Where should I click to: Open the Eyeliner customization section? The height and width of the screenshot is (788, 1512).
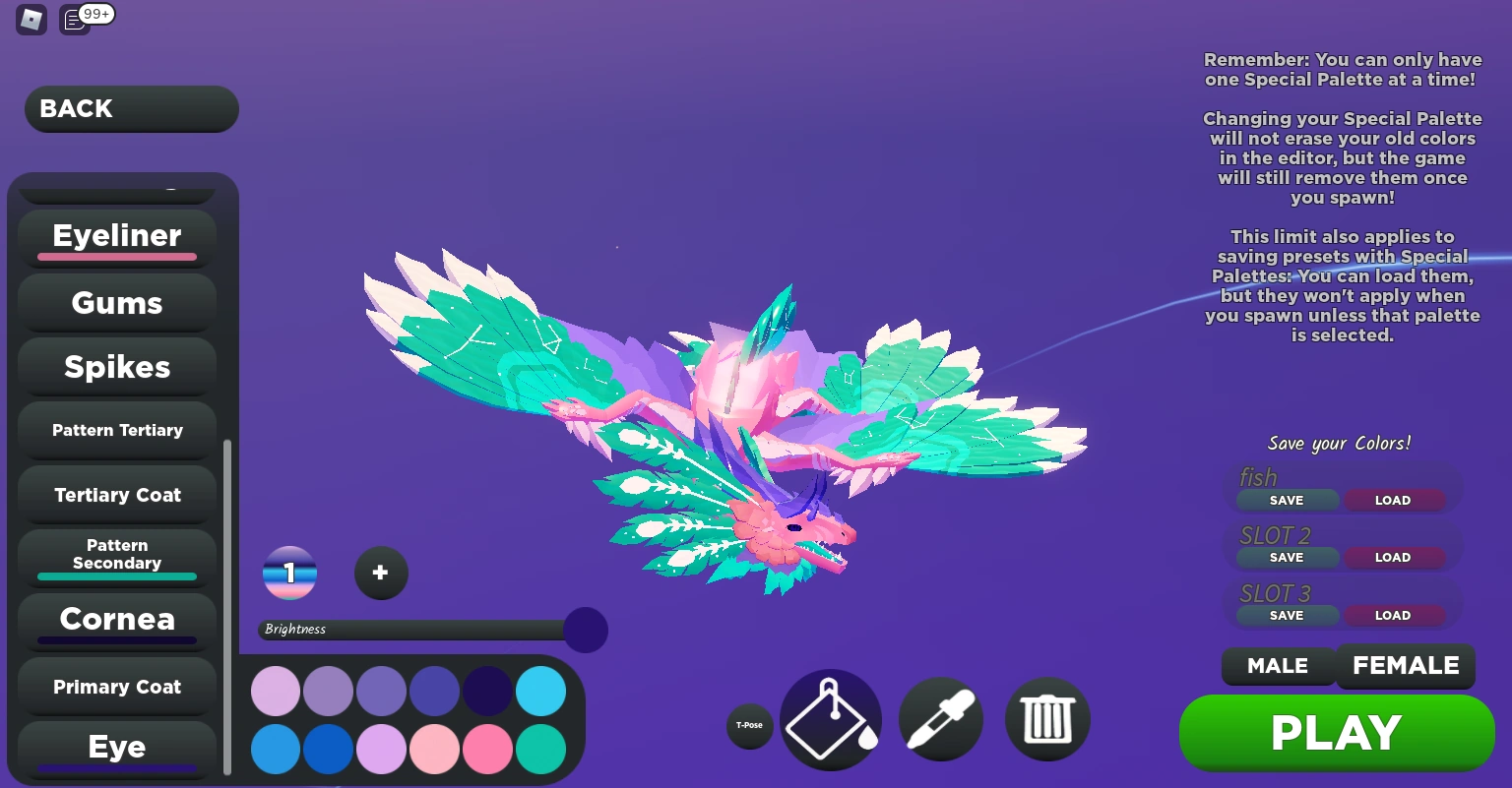[x=116, y=236]
